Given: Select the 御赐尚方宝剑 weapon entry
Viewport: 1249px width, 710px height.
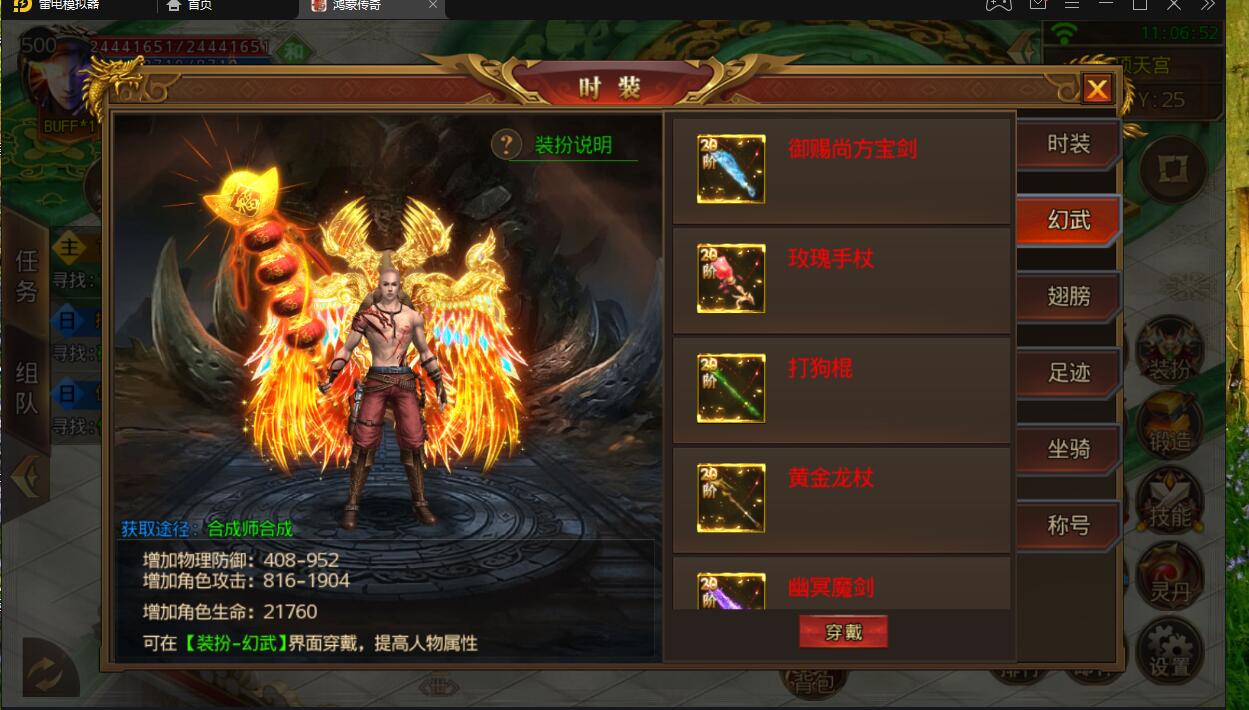Looking at the screenshot, I should (x=840, y=170).
